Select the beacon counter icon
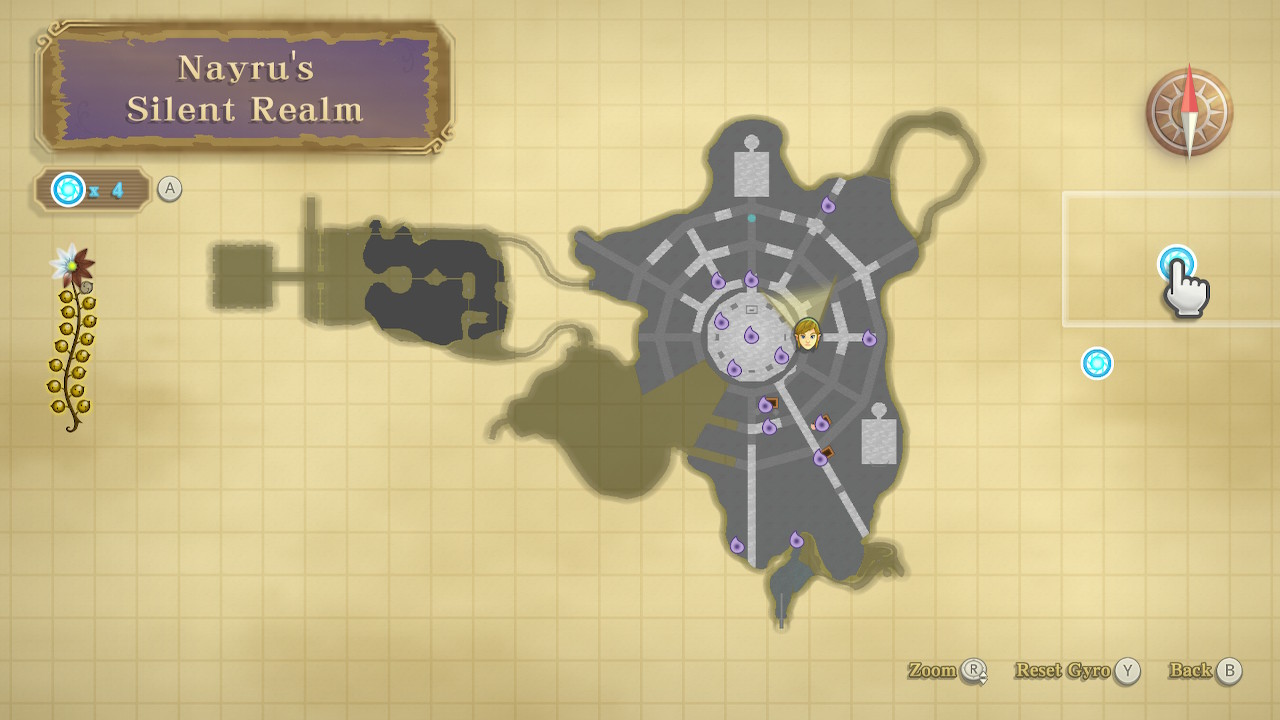This screenshot has height=720, width=1280. 69,189
